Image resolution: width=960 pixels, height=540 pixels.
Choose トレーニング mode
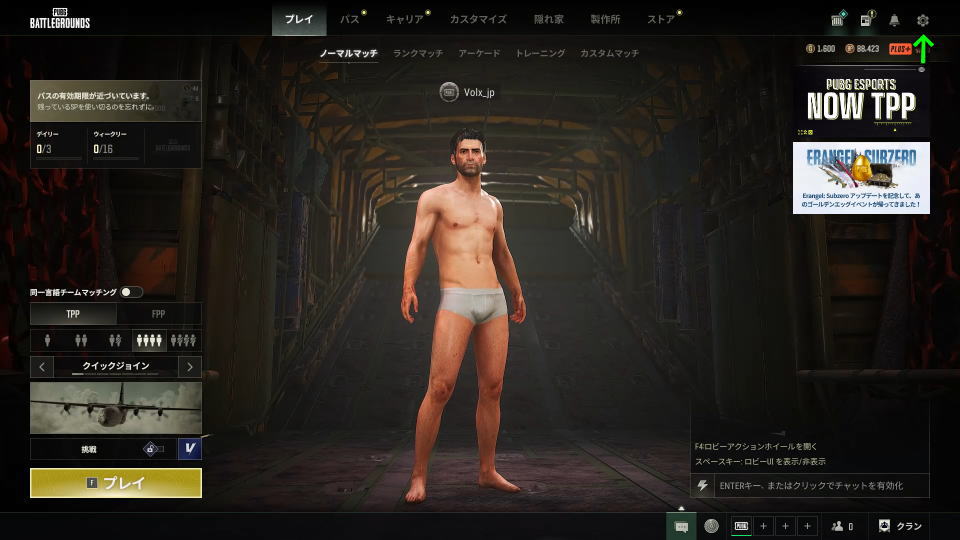coord(540,53)
